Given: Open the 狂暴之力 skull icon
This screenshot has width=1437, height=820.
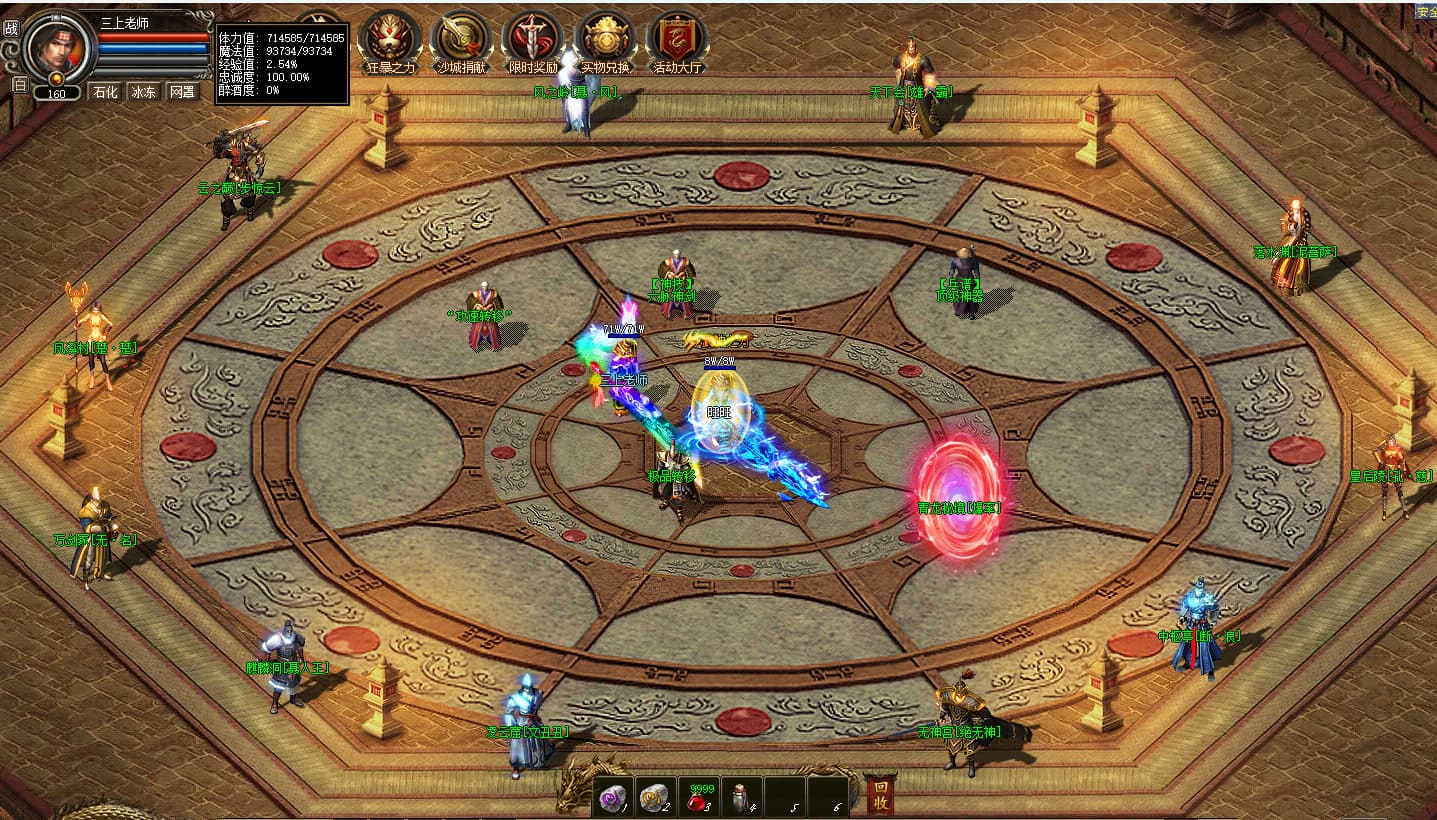Looking at the screenshot, I should click(x=391, y=40).
